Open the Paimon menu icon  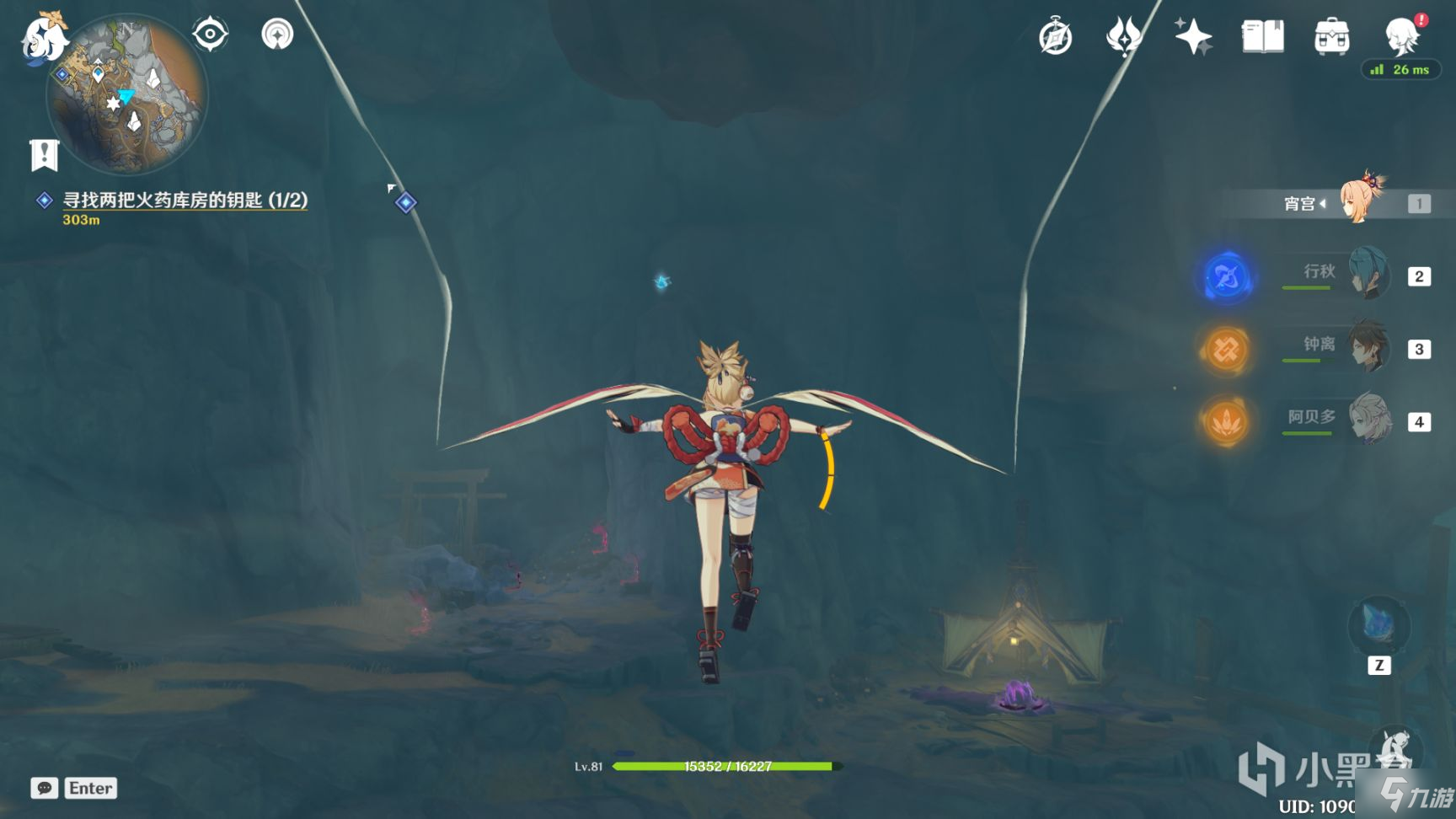pos(42,38)
